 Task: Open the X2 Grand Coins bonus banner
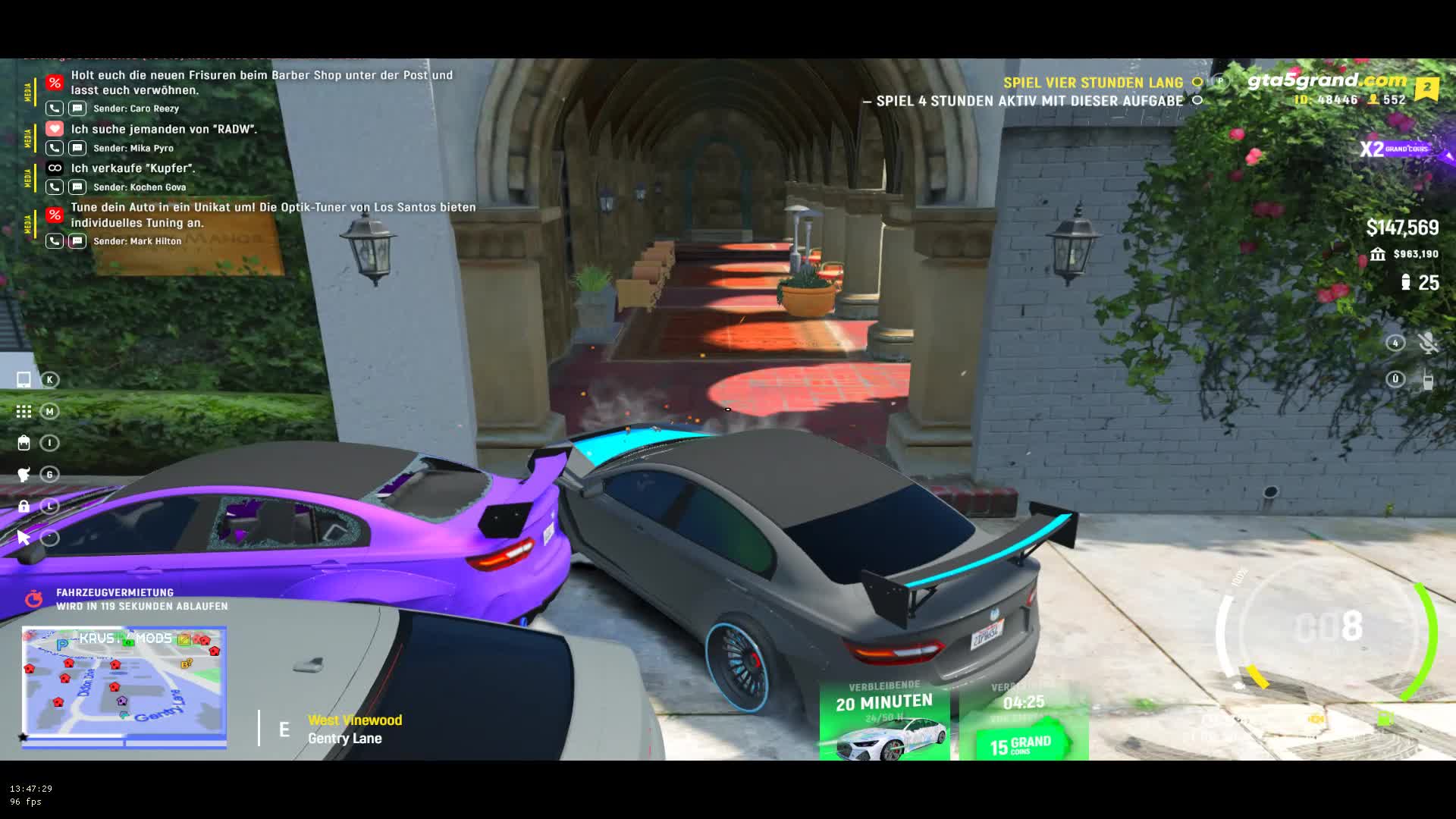click(x=1394, y=149)
